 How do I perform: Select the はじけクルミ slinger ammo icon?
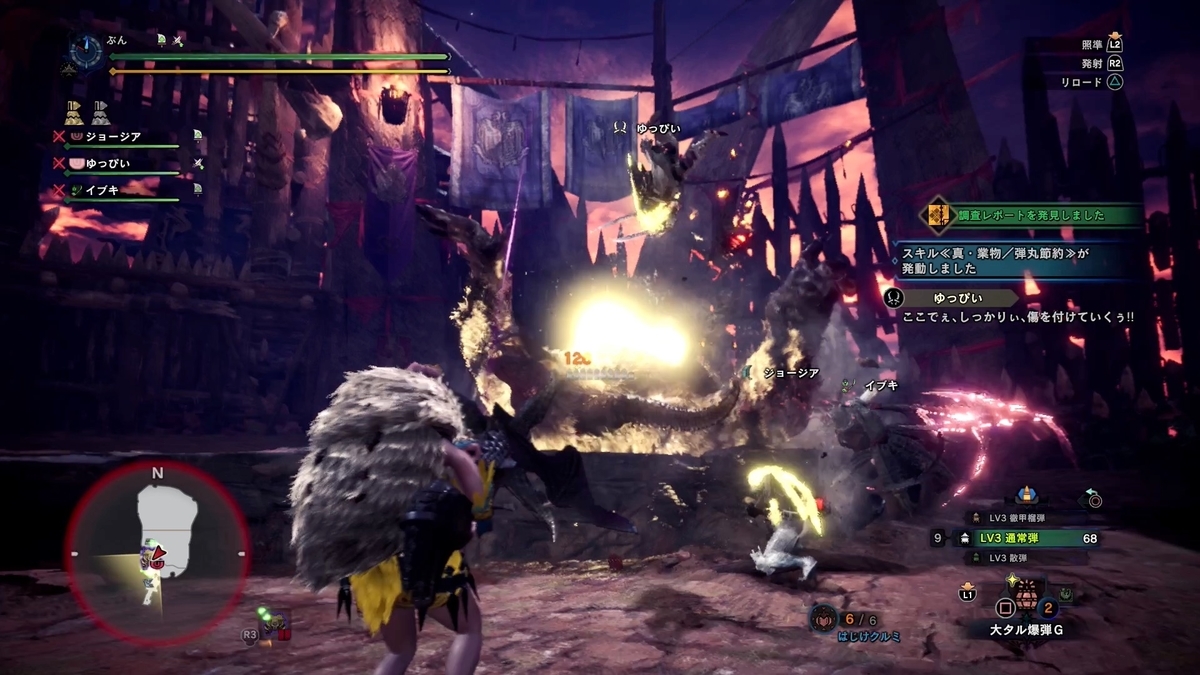(x=823, y=620)
